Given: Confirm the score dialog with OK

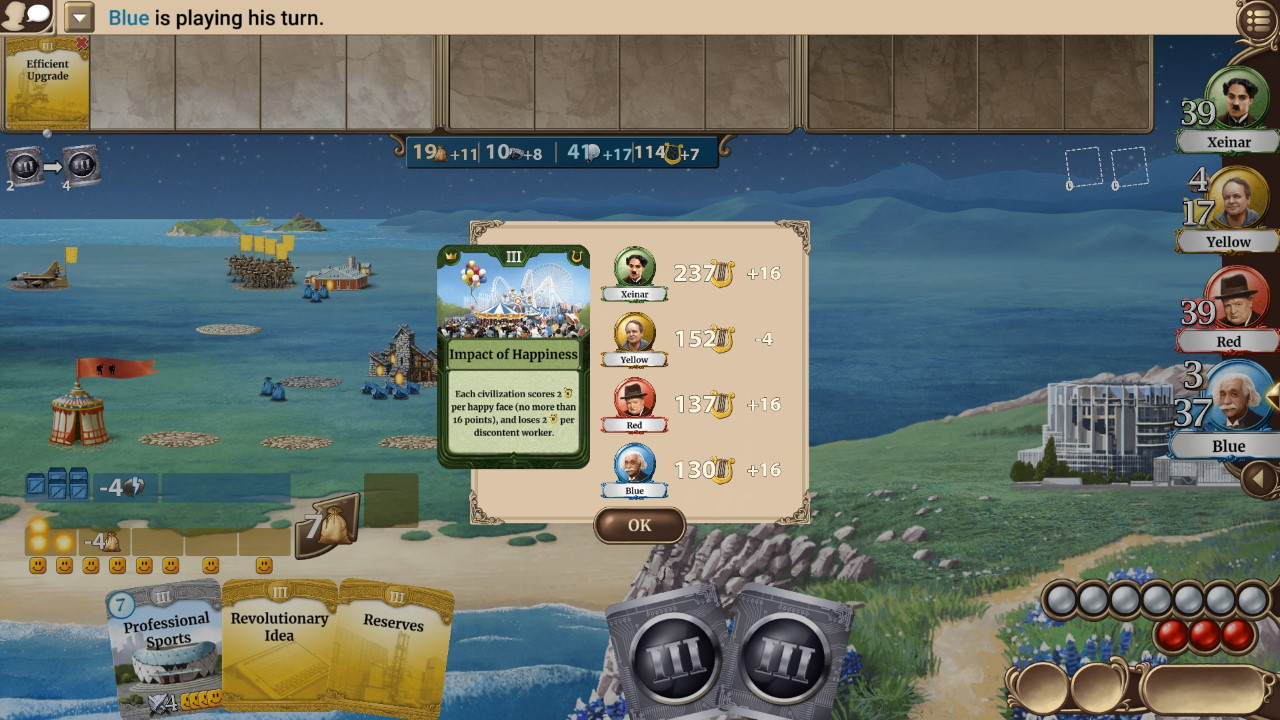Looking at the screenshot, I should [639, 525].
